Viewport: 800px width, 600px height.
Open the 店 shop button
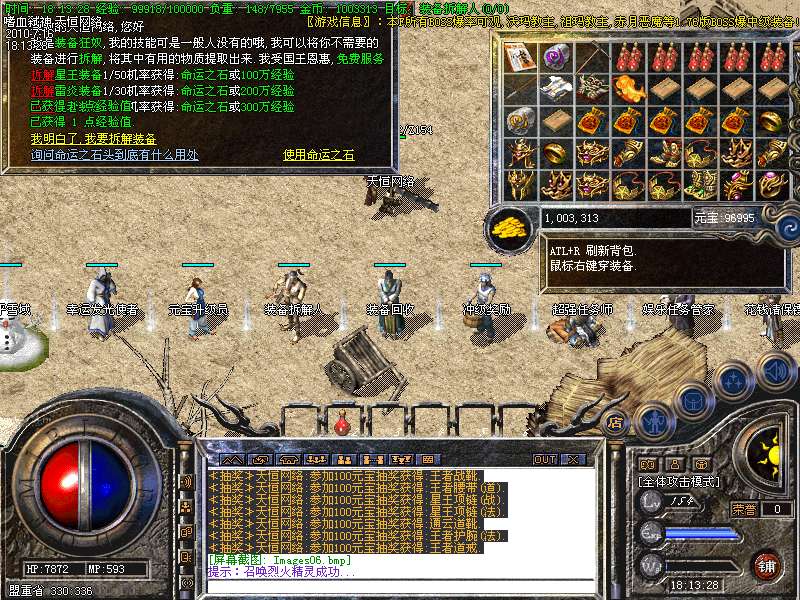tap(615, 422)
